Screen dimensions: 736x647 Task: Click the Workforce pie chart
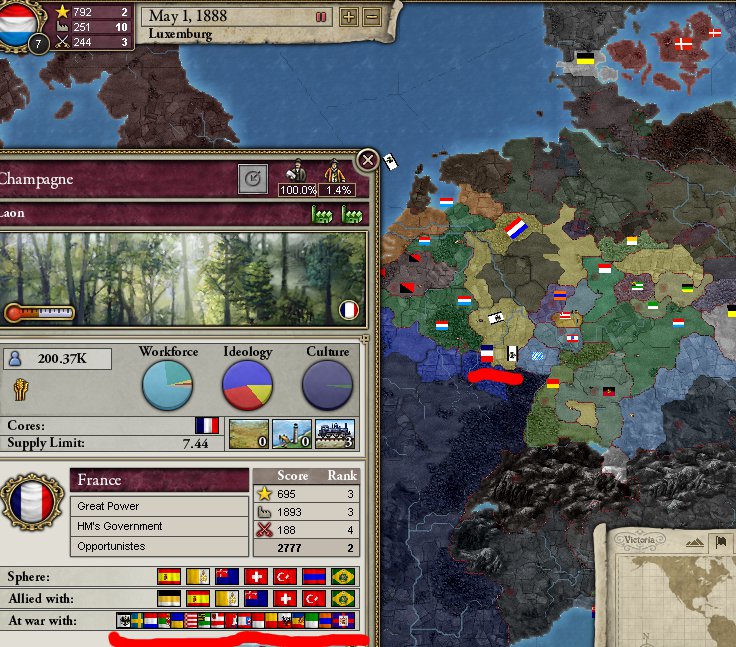(168, 385)
